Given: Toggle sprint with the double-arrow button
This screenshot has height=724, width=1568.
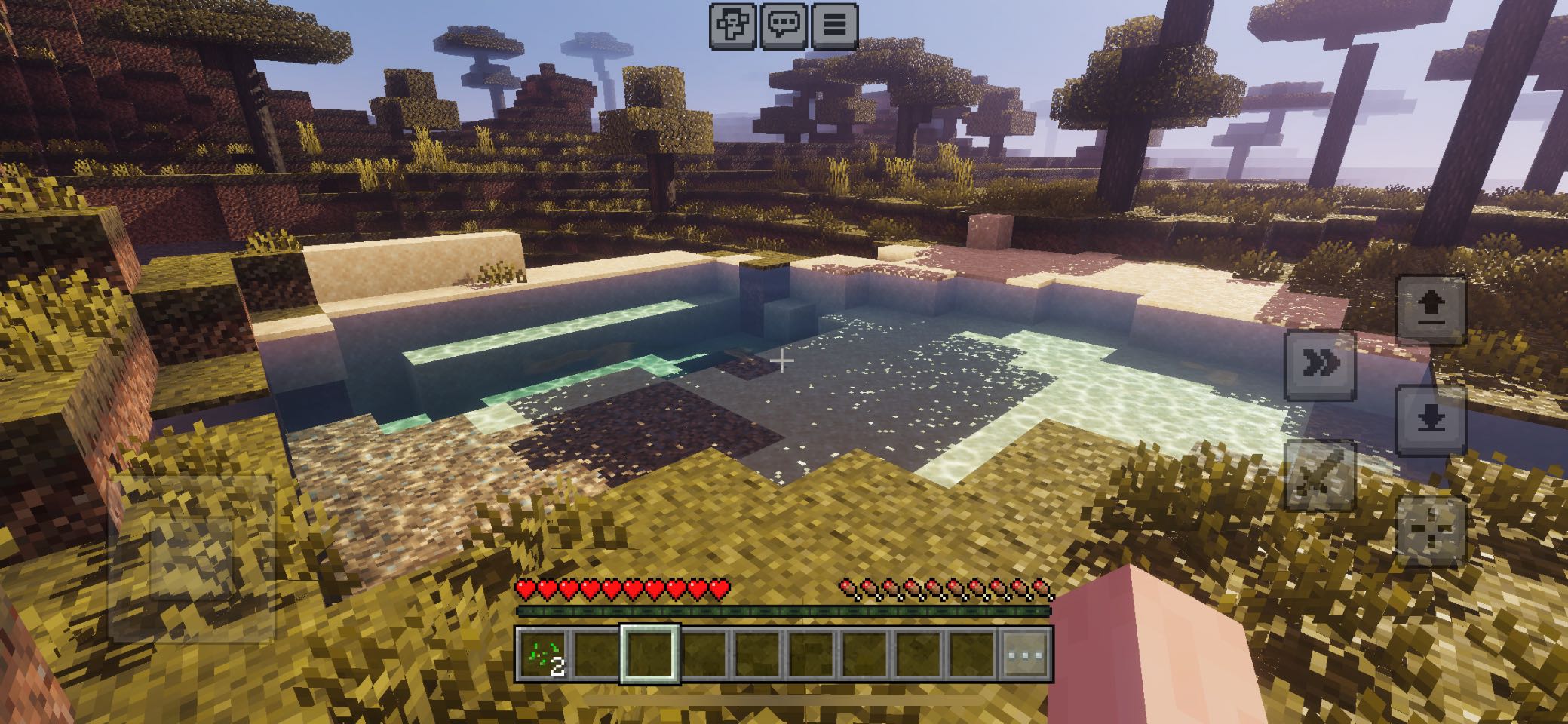Looking at the screenshot, I should tap(1321, 365).
